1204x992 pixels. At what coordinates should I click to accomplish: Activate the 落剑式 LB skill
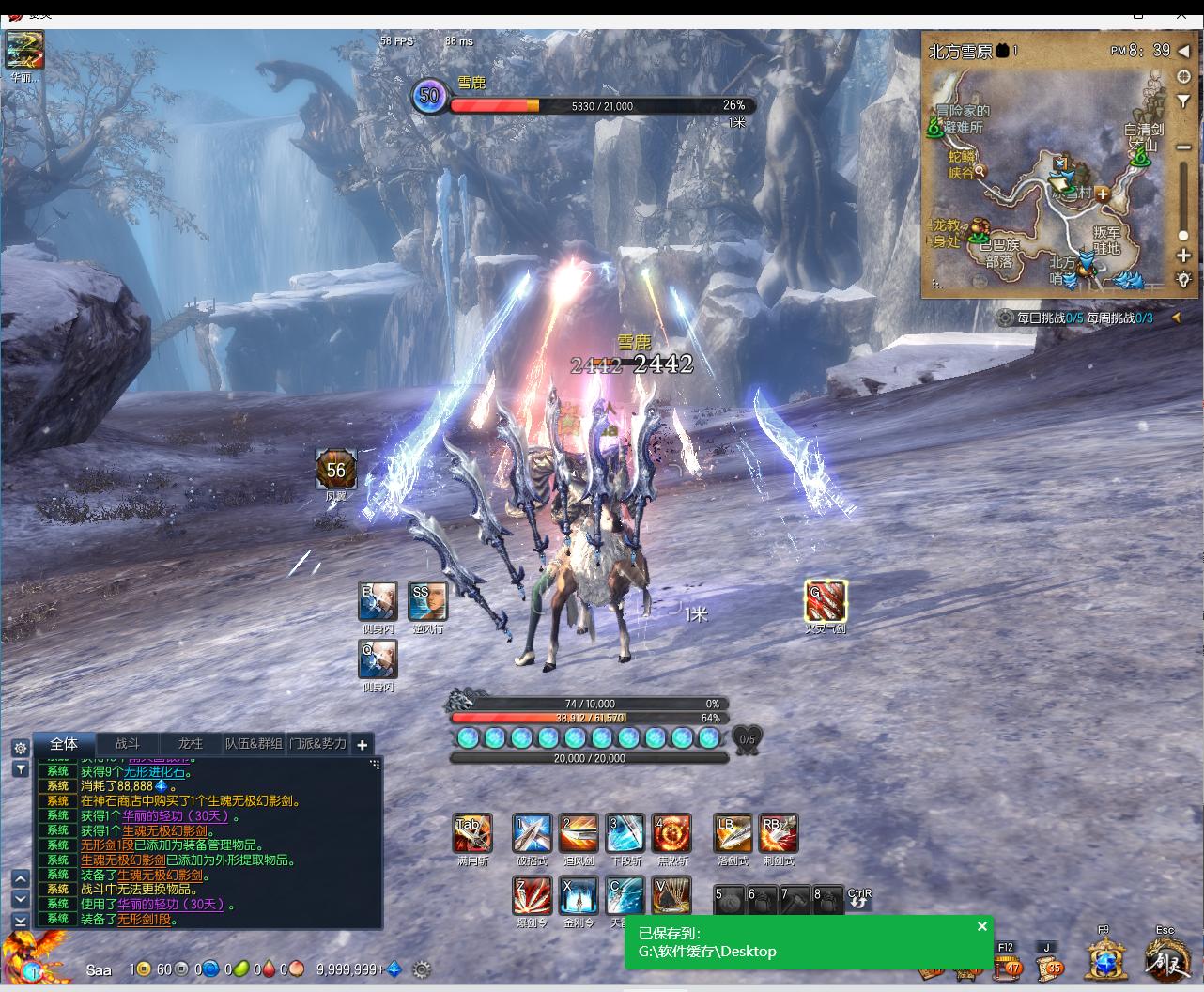(733, 833)
